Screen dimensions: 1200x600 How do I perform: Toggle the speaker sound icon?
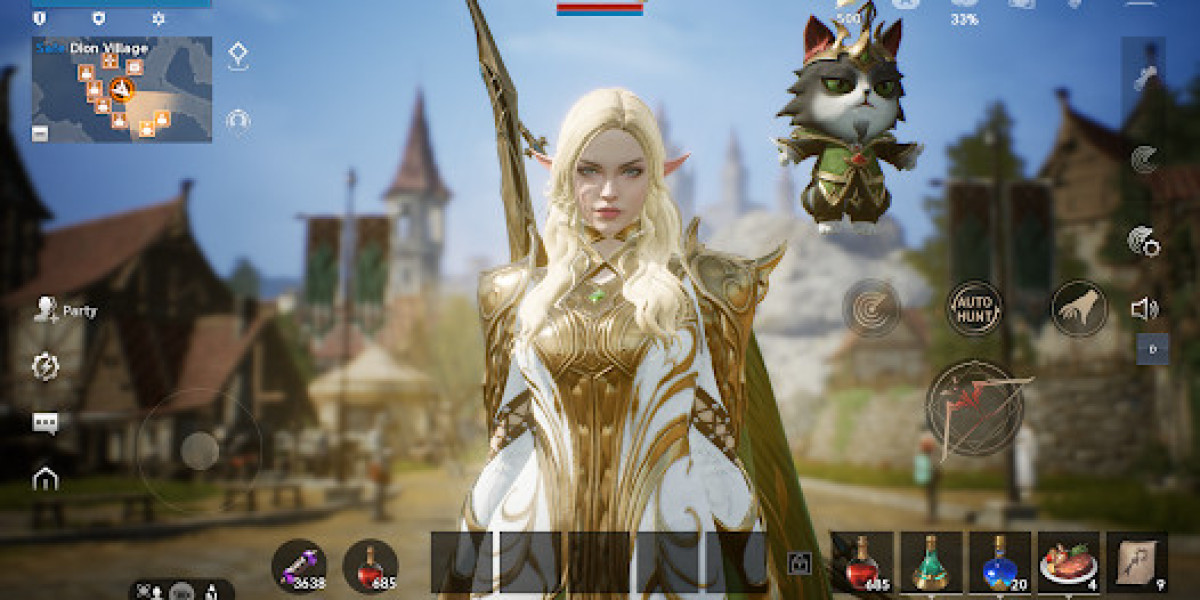point(1144,309)
